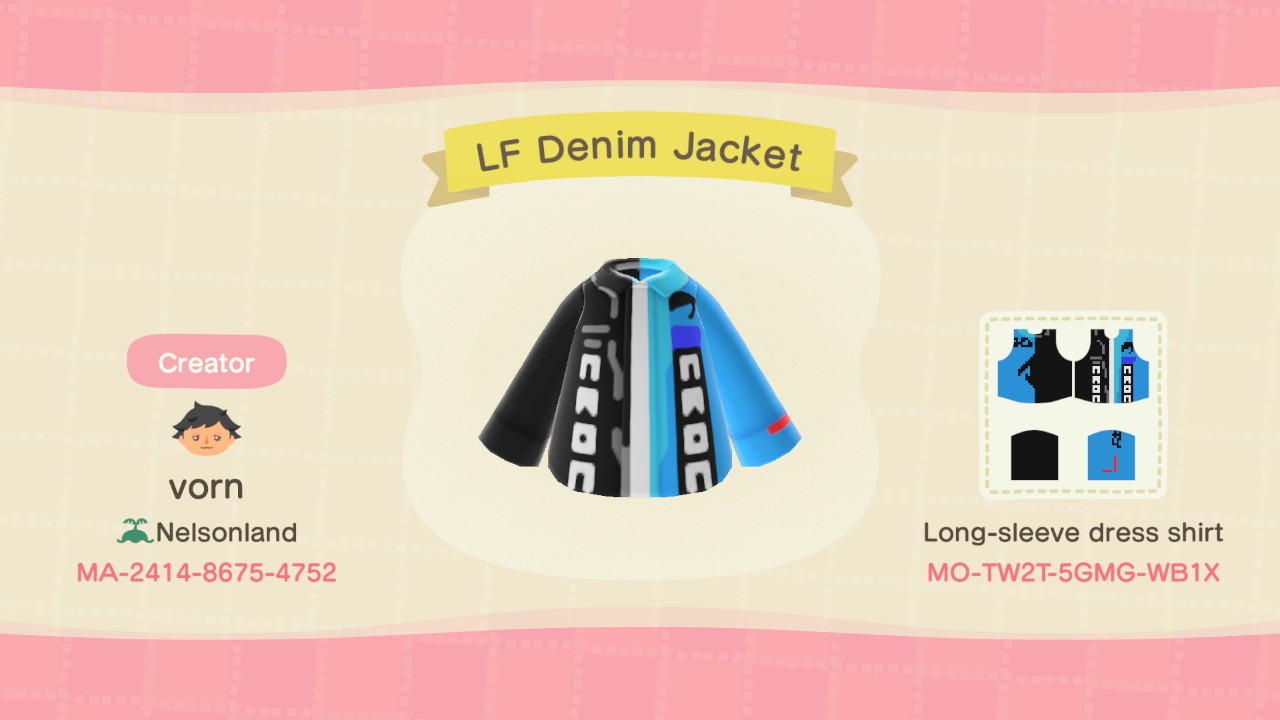Click the jacket design preview model
This screenshot has height=720, width=1280.
coord(640,380)
